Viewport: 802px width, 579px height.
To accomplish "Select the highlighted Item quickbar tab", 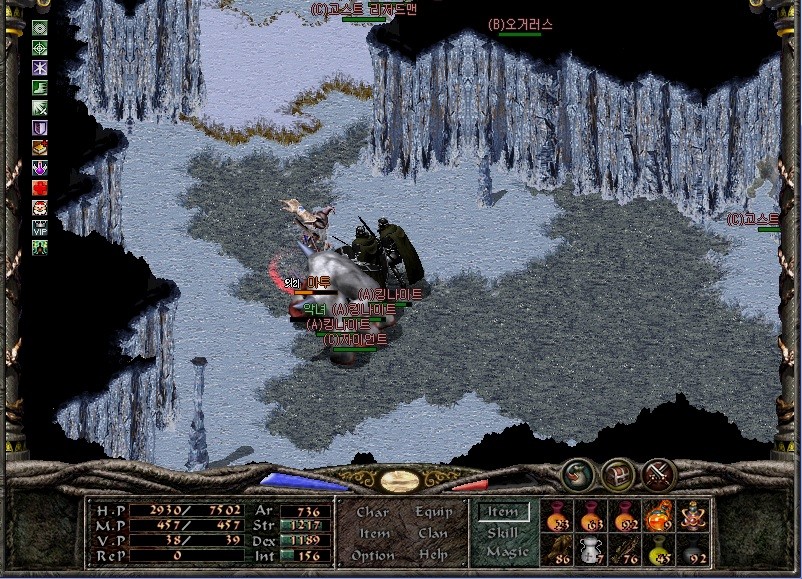I will (502, 511).
